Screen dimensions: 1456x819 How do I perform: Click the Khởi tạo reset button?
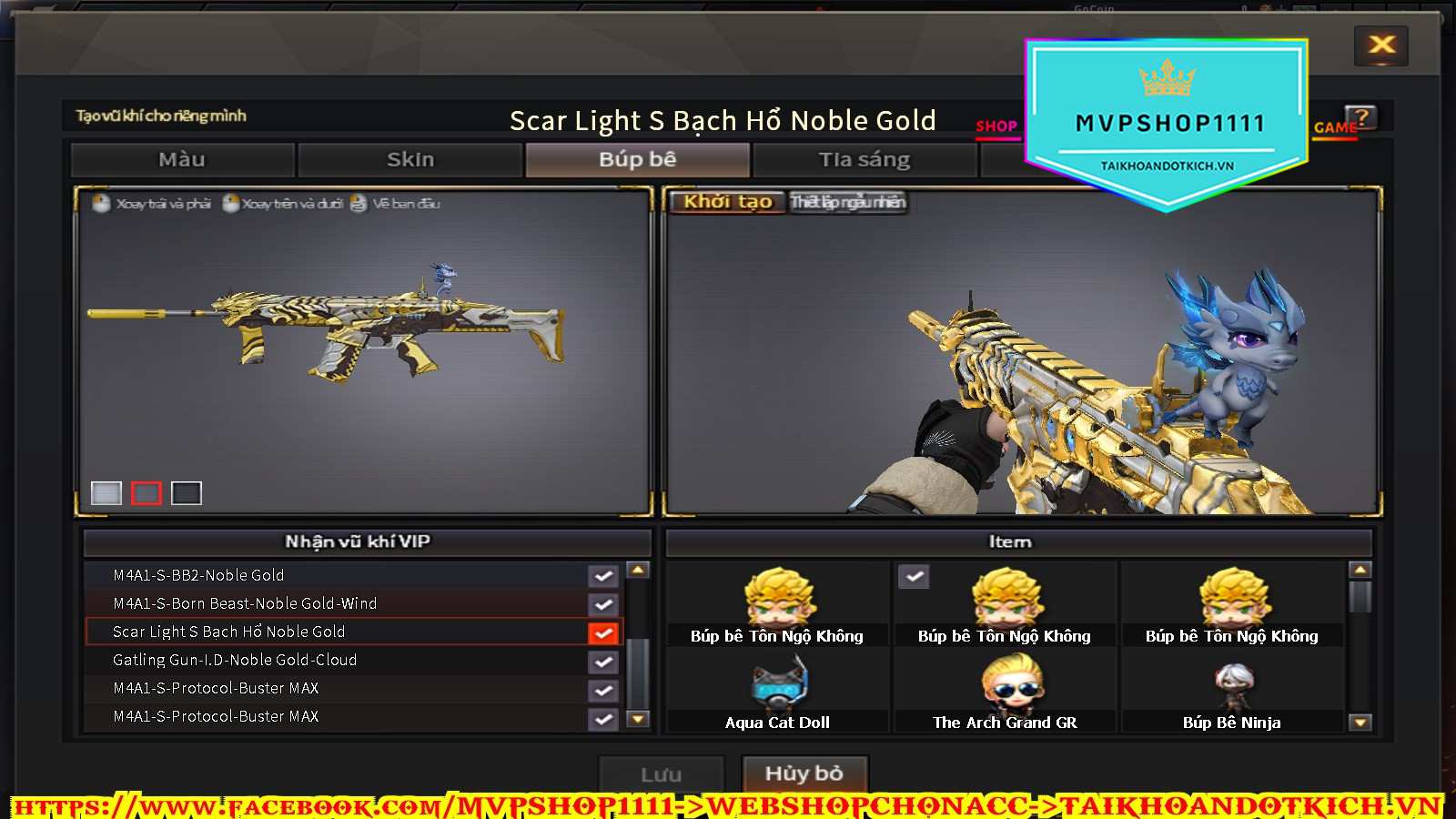(727, 202)
